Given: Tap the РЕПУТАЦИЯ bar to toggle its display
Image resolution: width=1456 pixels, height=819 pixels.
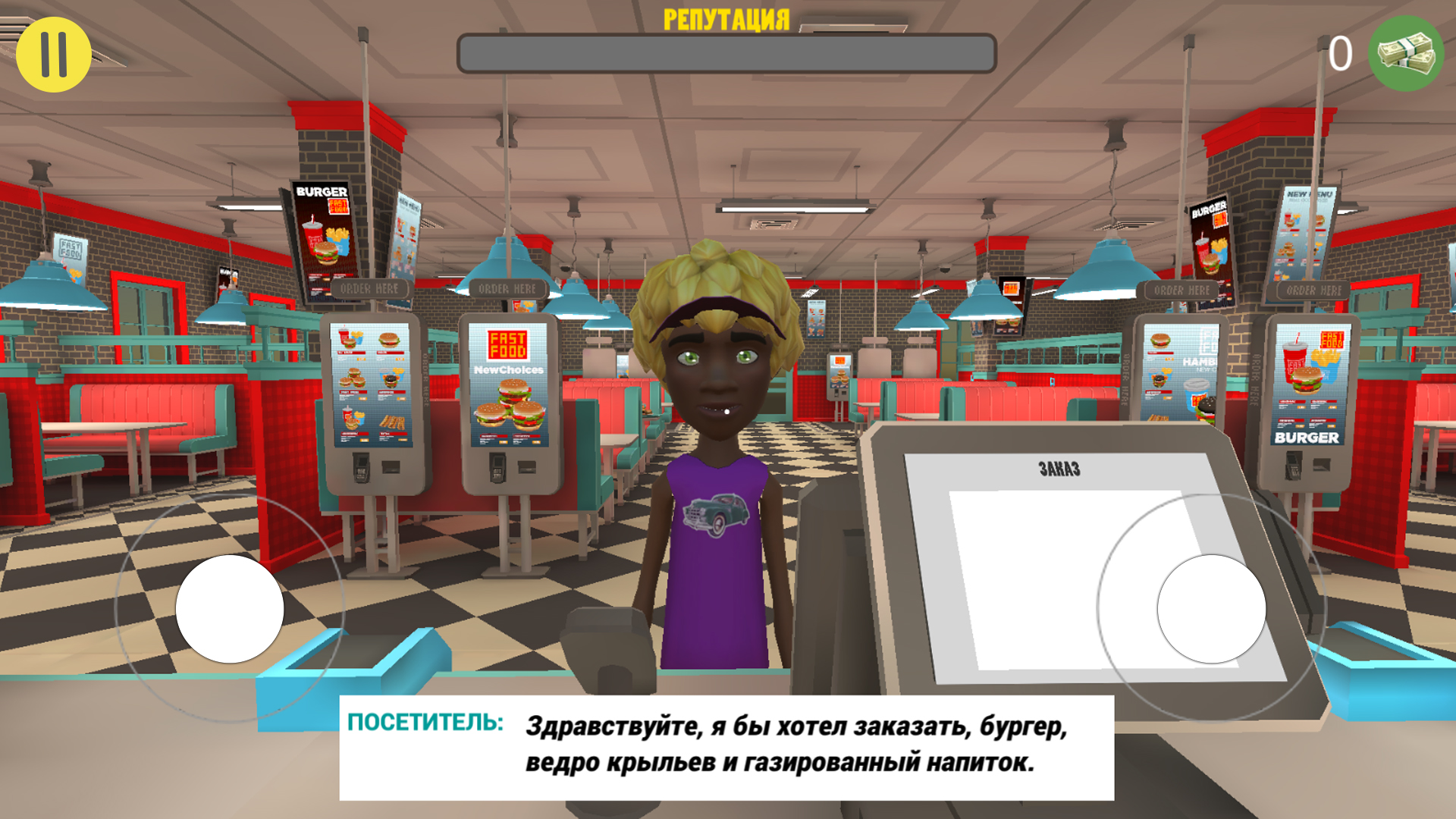Looking at the screenshot, I should click(x=726, y=17).
